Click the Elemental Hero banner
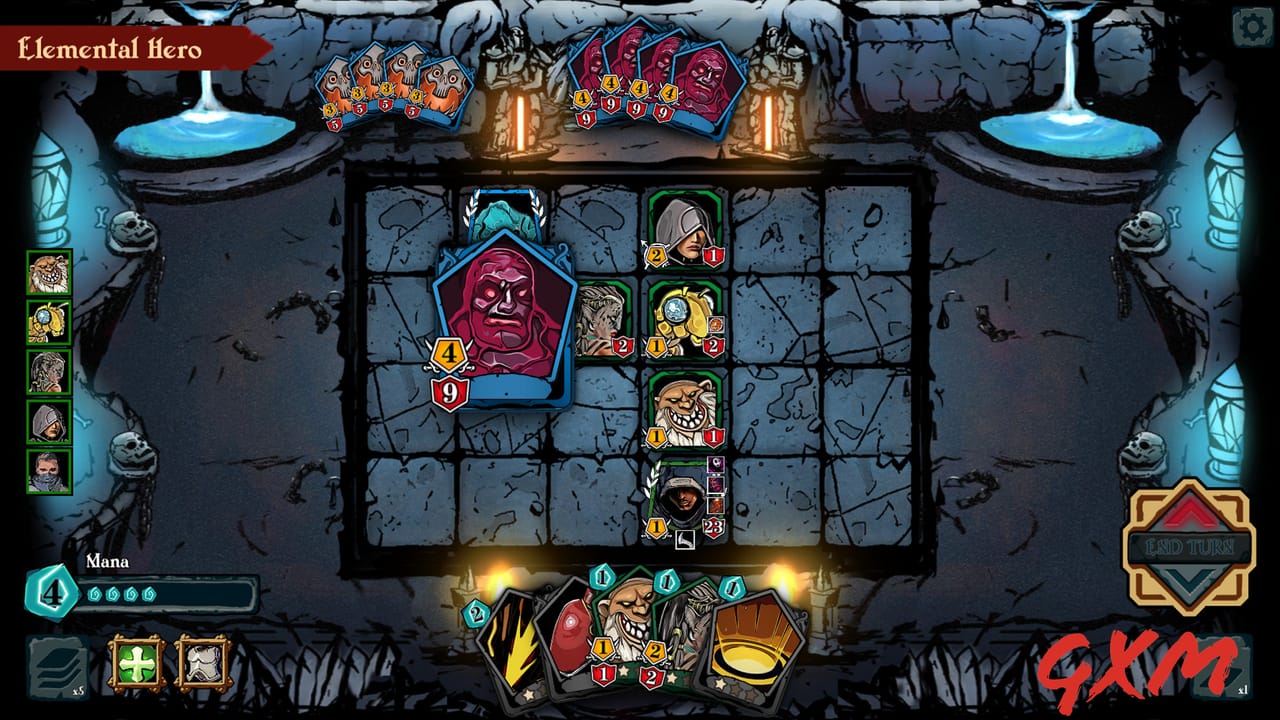Viewport: 1280px width, 720px height. tap(110, 45)
